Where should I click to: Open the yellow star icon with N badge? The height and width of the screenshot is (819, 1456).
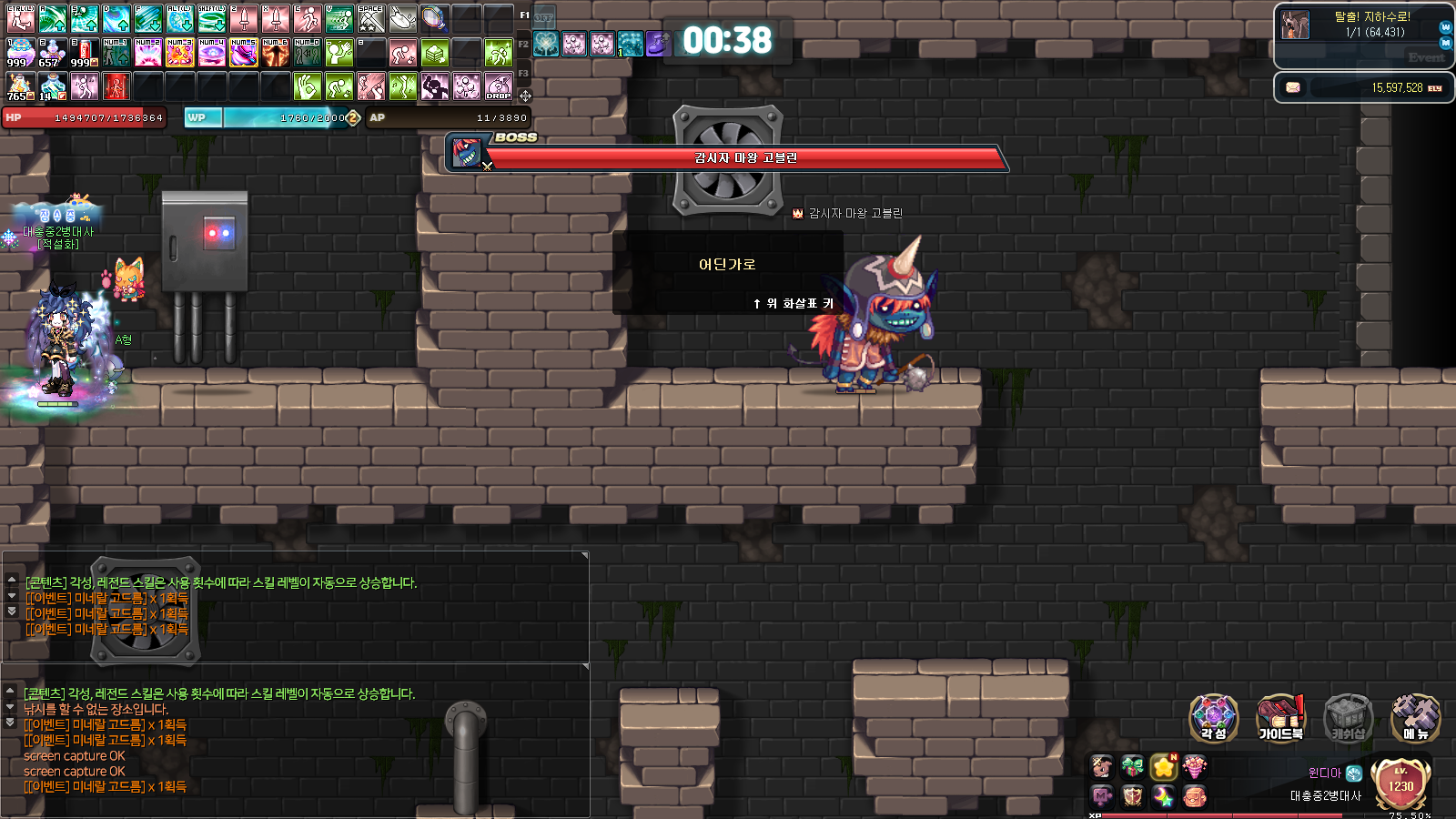1163,767
